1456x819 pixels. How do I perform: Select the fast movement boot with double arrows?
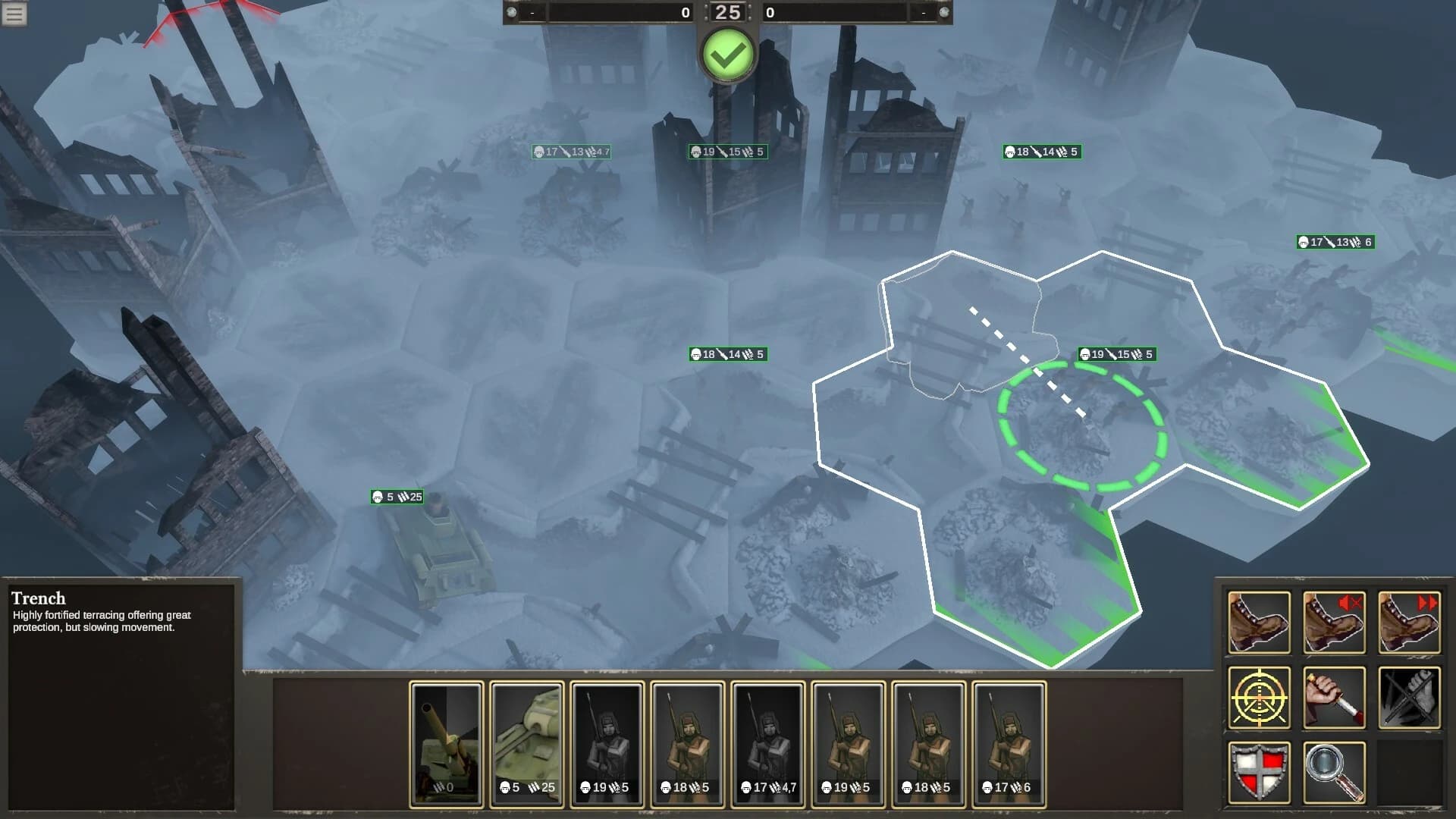coord(1408,622)
